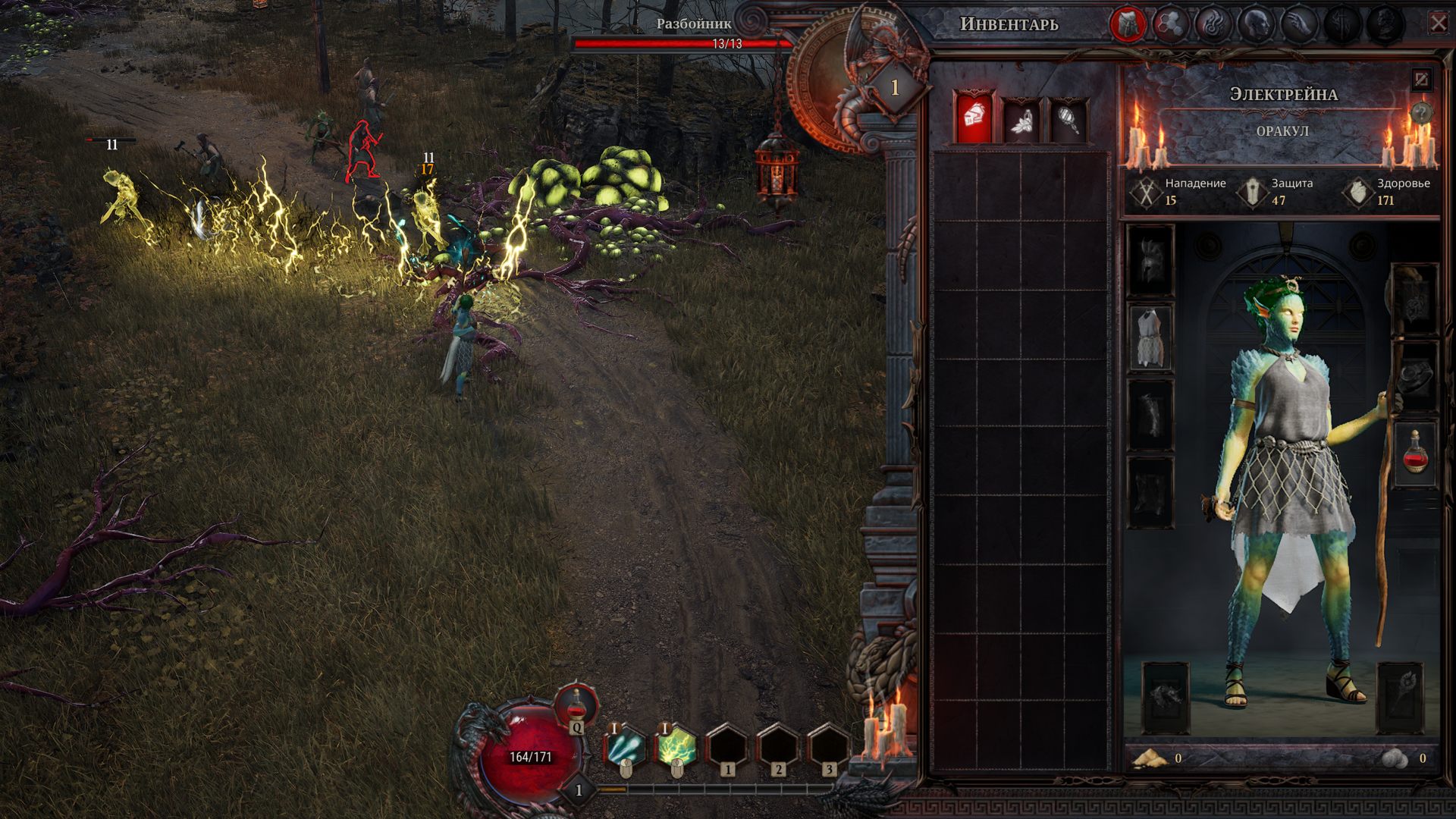Viewport: 1456px width, 819px height.
Task: Open the swirling flame tab
Action: 1213,24
